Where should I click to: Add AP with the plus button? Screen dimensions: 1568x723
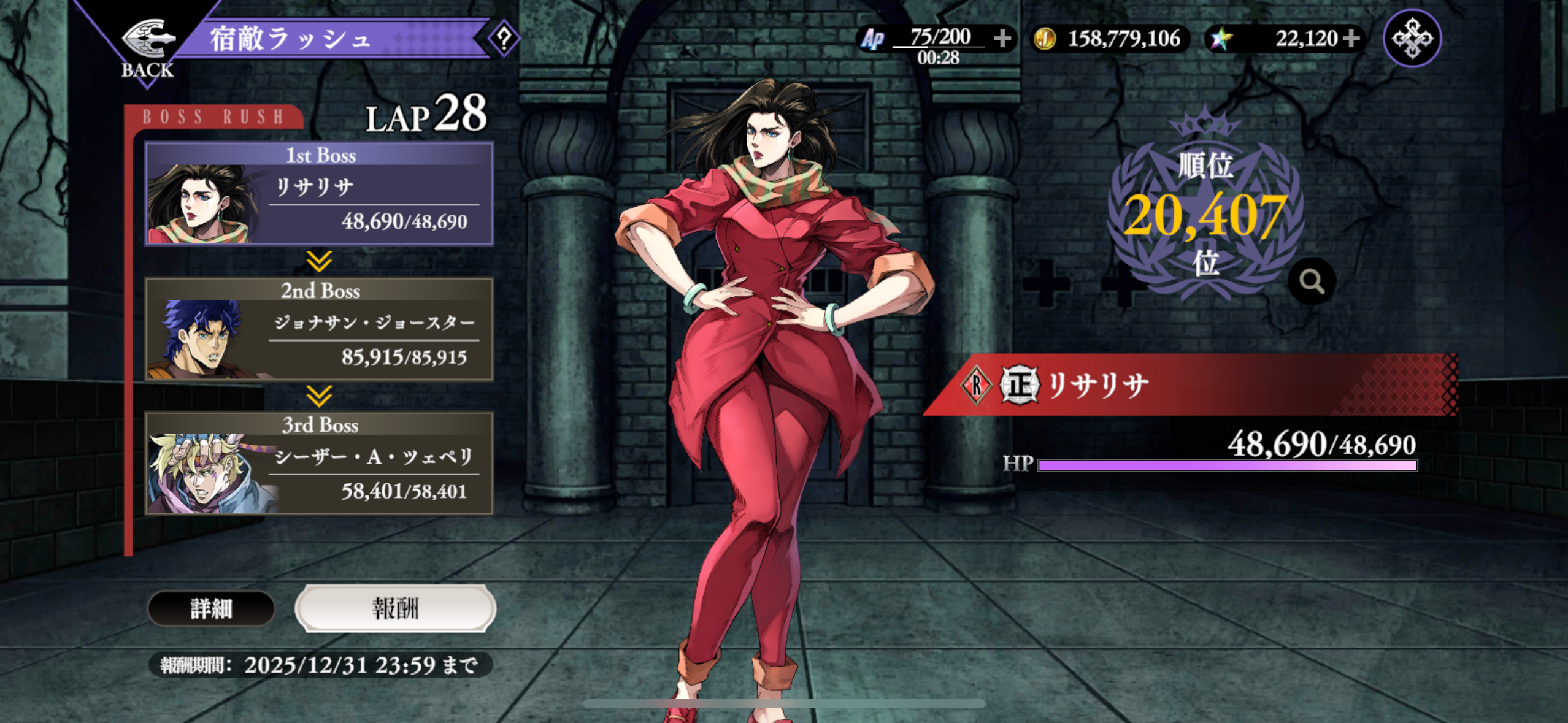1002,39
